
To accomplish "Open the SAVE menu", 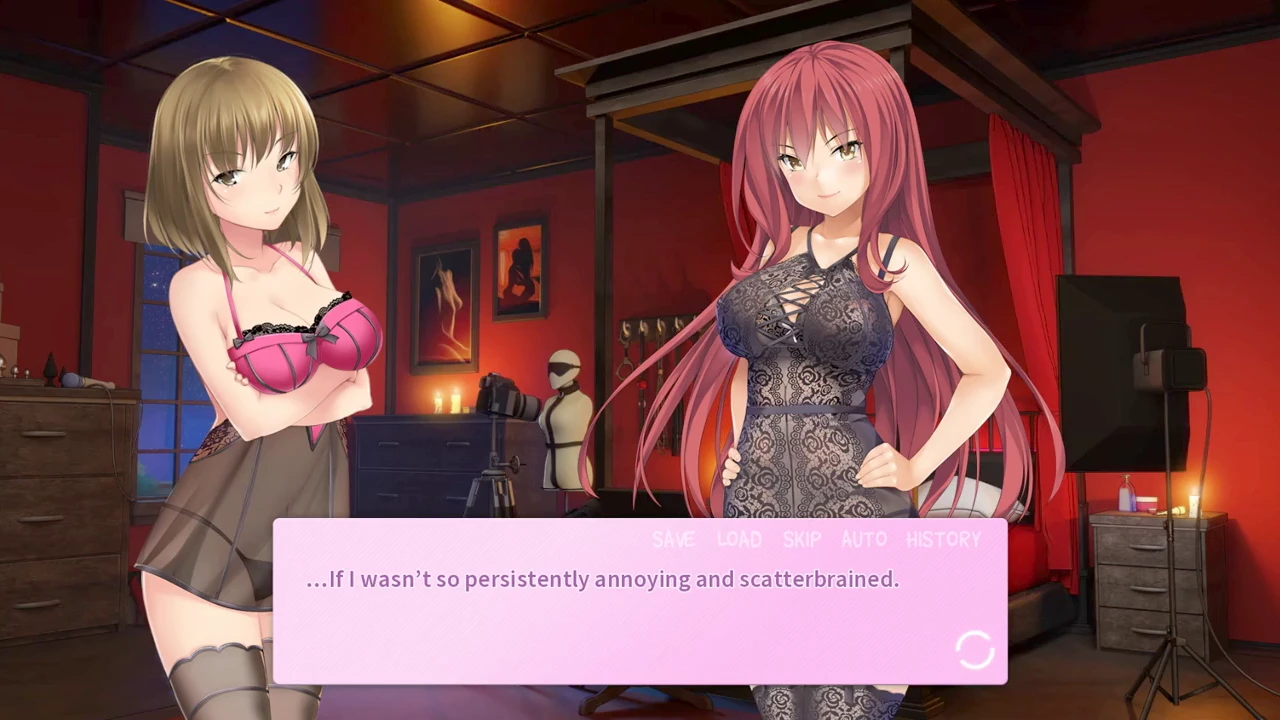I will point(673,540).
